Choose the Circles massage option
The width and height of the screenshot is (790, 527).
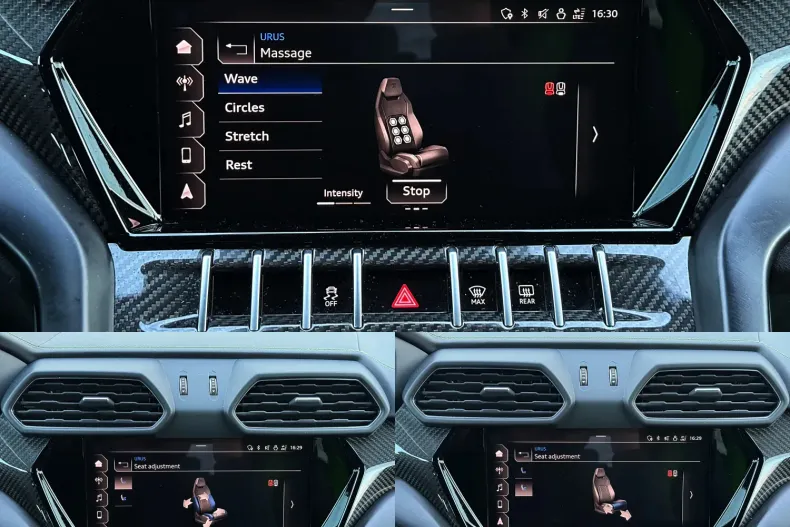268,108
